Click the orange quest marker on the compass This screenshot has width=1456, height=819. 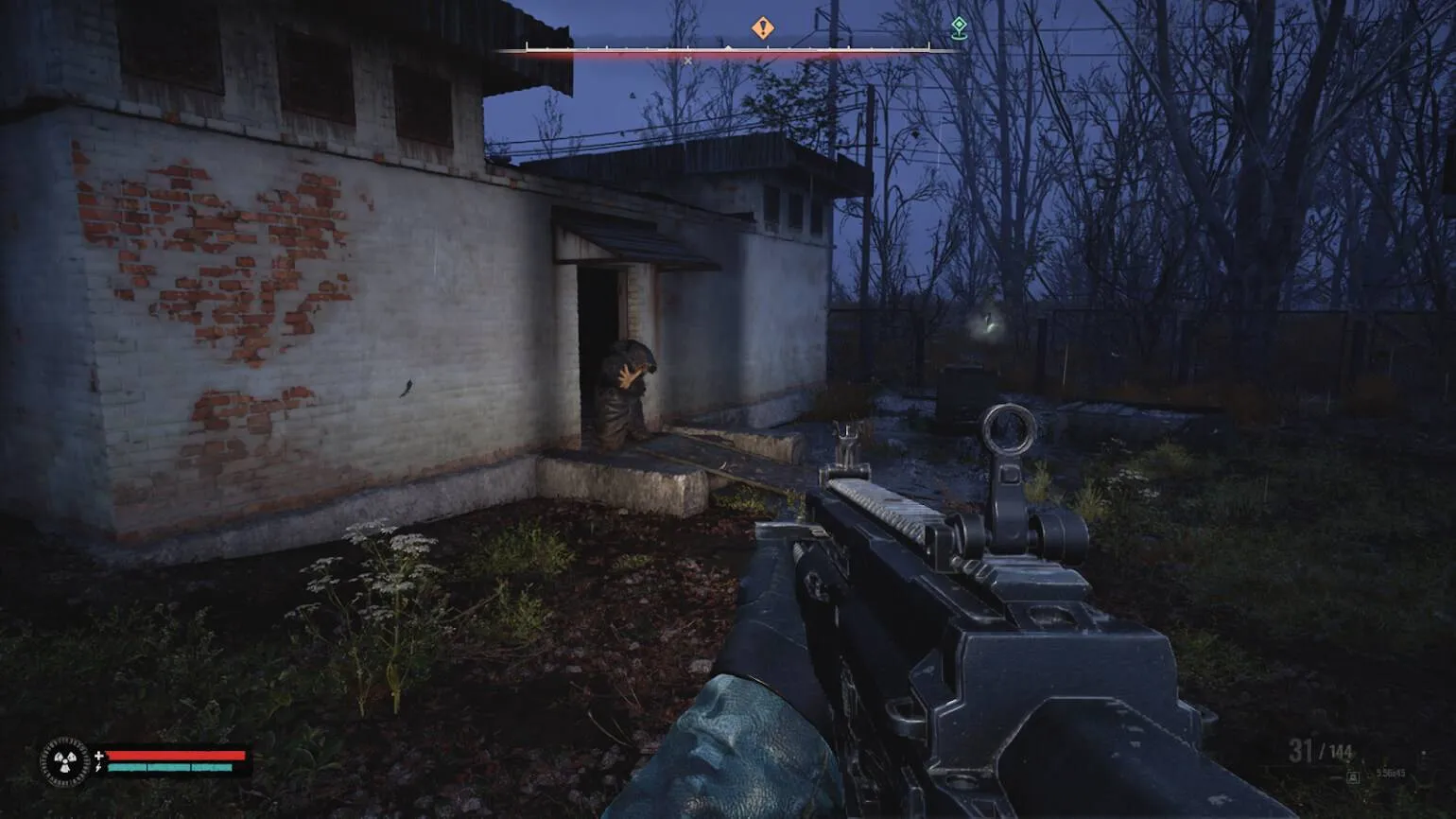pyautogui.click(x=763, y=28)
